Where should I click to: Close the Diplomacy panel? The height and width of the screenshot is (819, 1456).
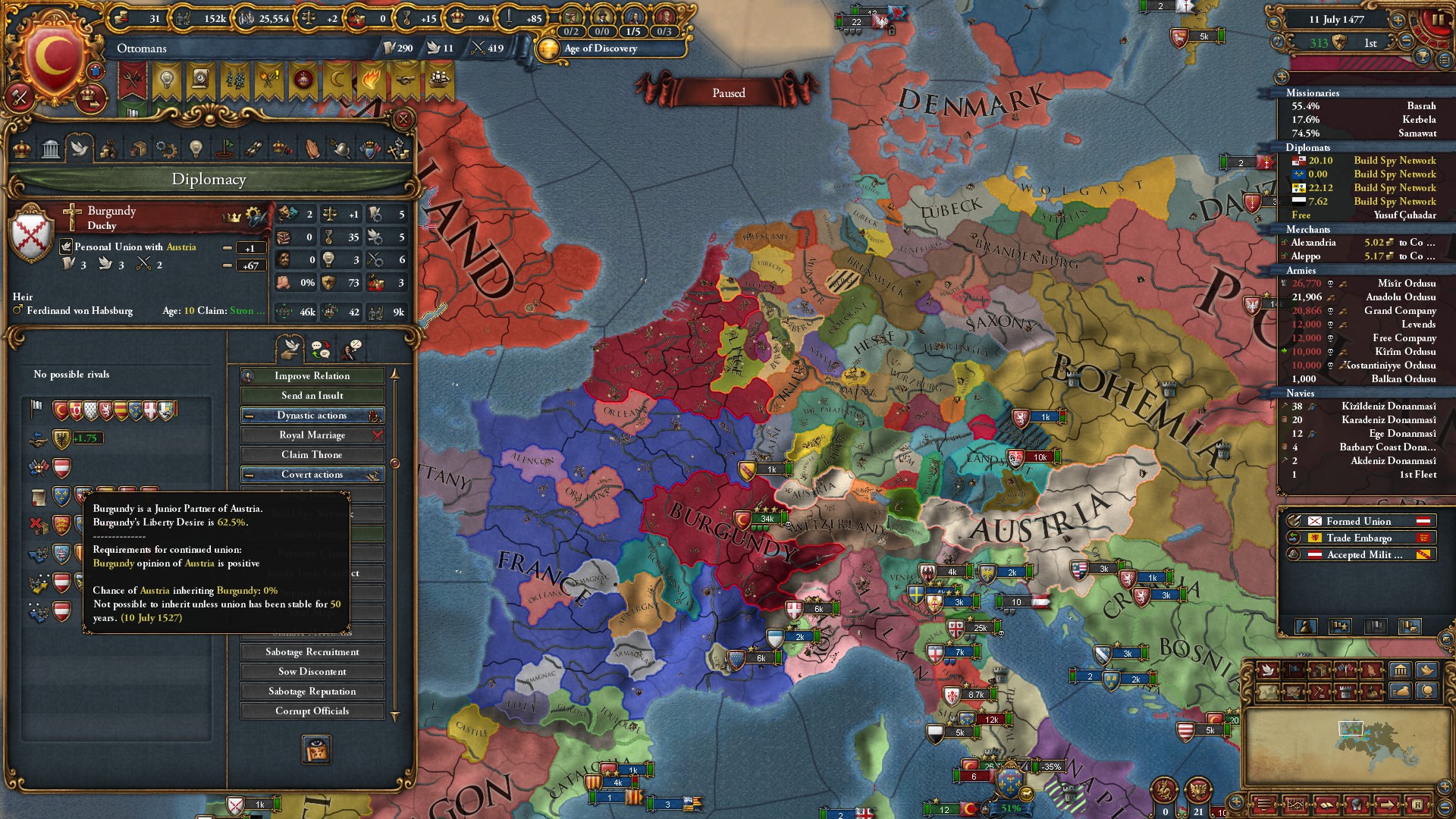click(403, 119)
